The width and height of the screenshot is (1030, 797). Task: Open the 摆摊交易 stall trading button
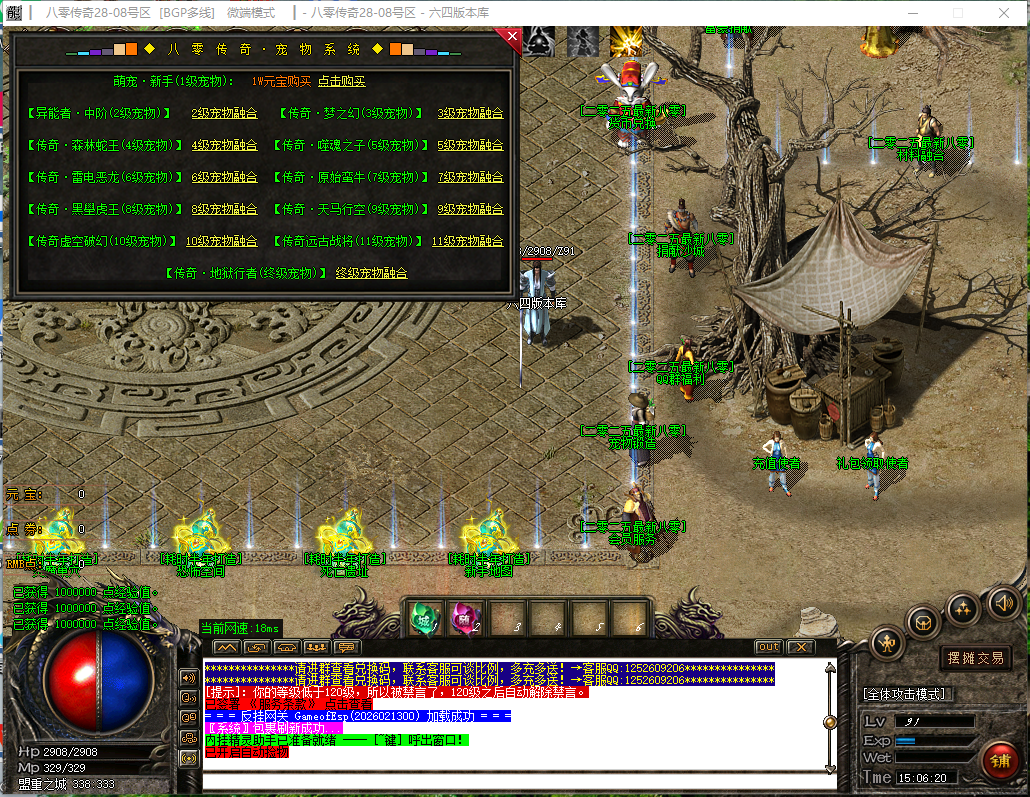[x=976, y=657]
